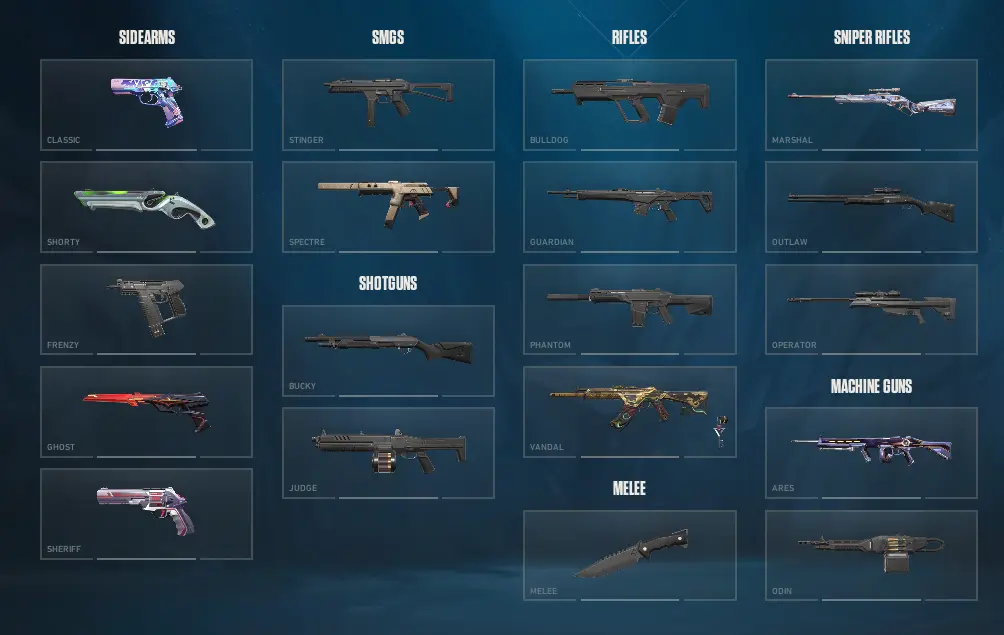Screen dimensions: 1004x635
Task: Choose the Bulldog rifle tile
Action: 629,104
